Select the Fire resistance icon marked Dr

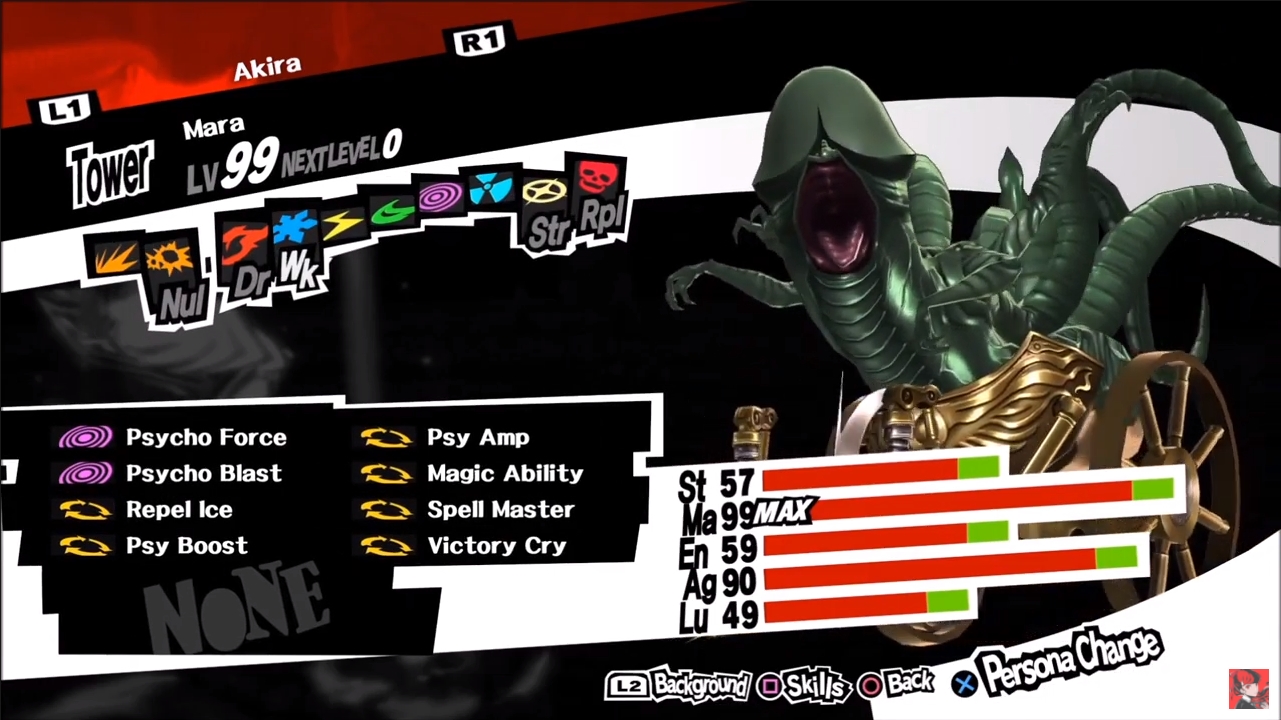(x=245, y=248)
